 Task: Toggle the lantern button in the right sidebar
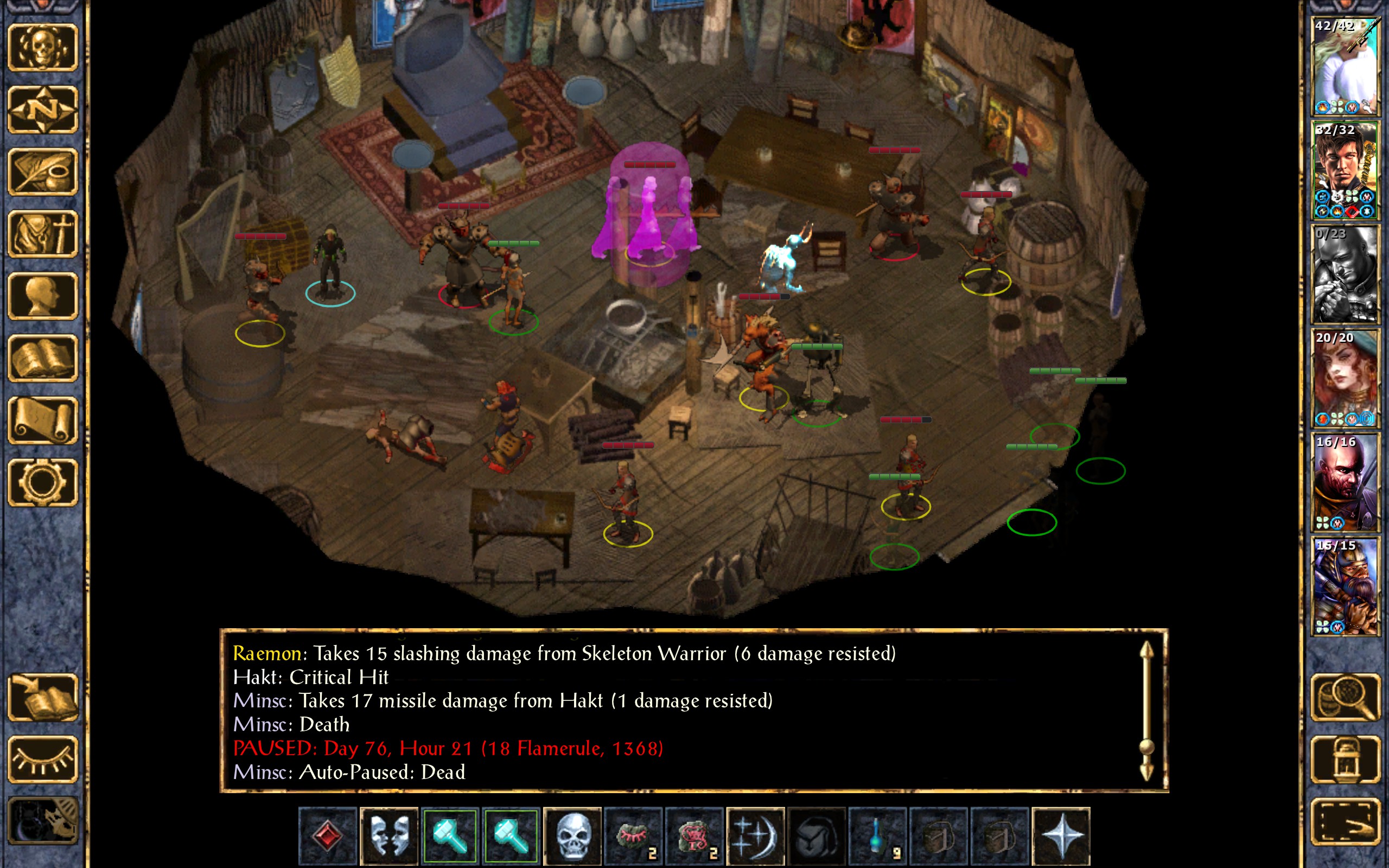point(1346,759)
